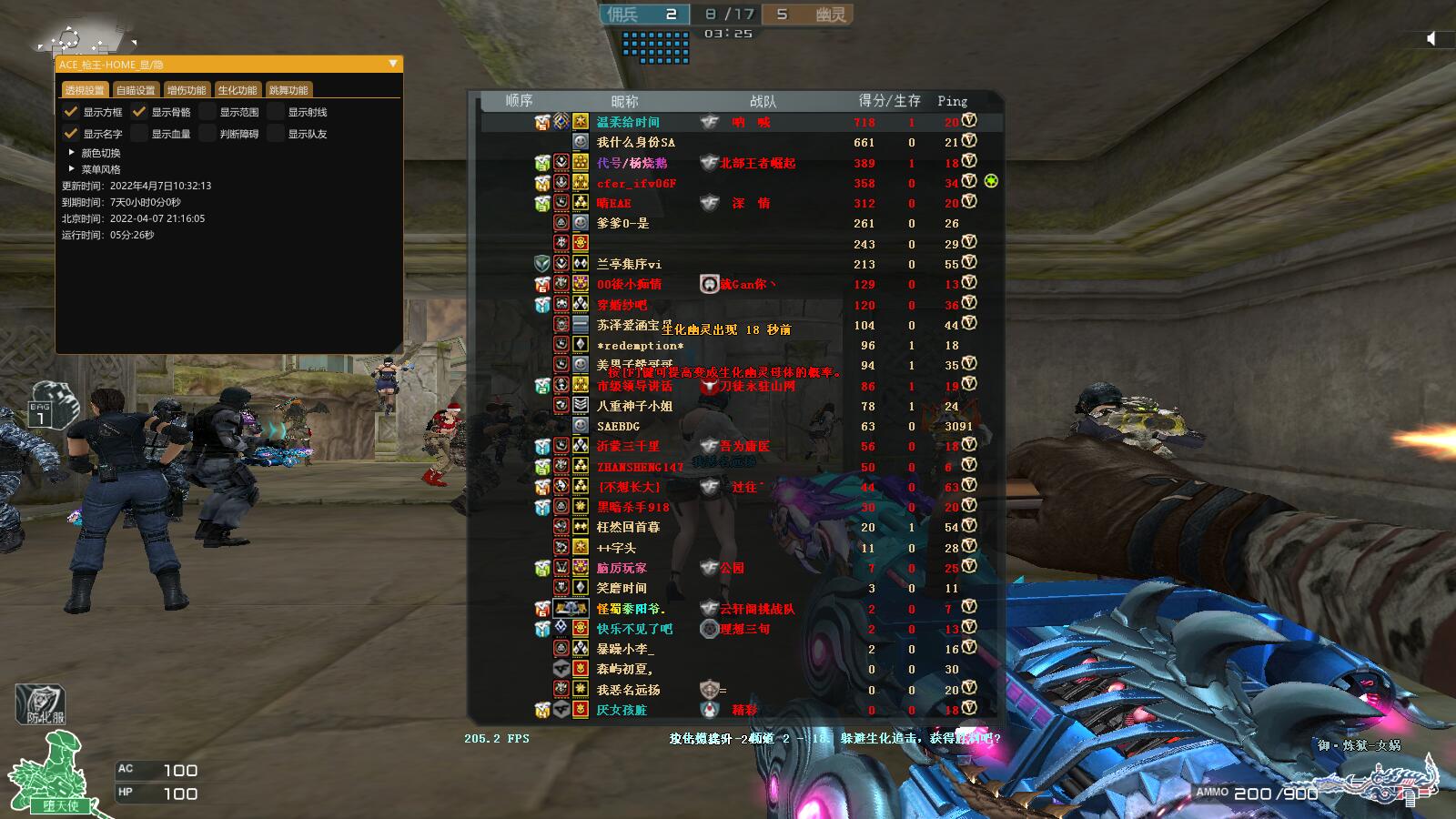The height and width of the screenshot is (819, 1456).
Task: Select the 八重神子小姐 player row
Action: click(634, 406)
